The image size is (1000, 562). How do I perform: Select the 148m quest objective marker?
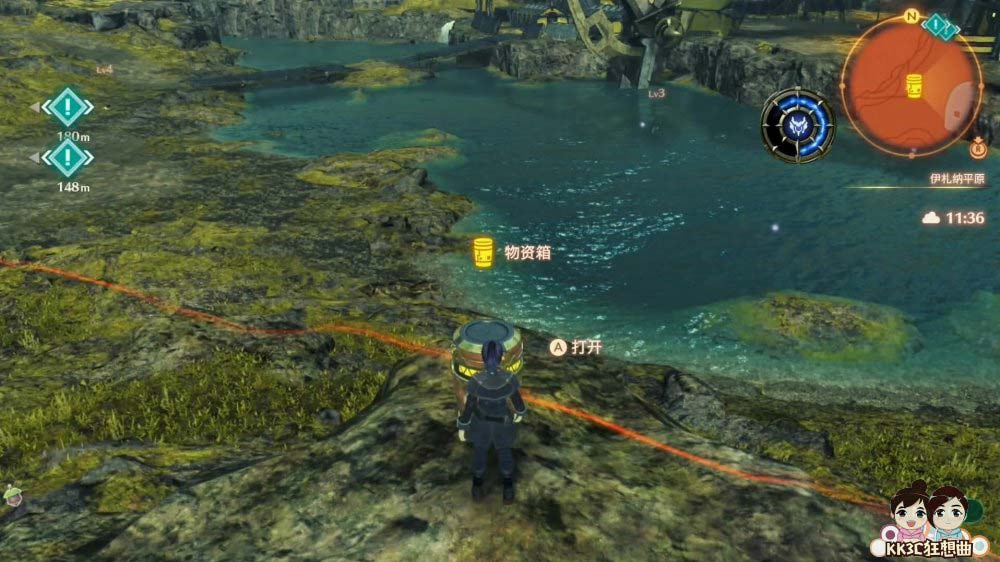click(67, 157)
